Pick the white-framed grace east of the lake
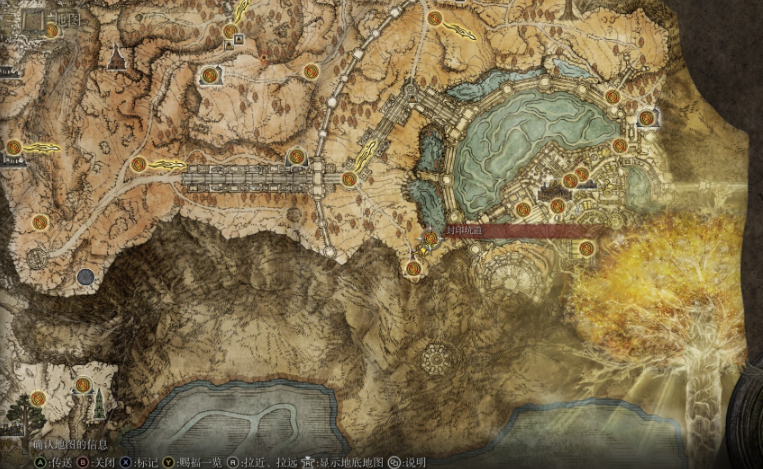 pos(647,118)
